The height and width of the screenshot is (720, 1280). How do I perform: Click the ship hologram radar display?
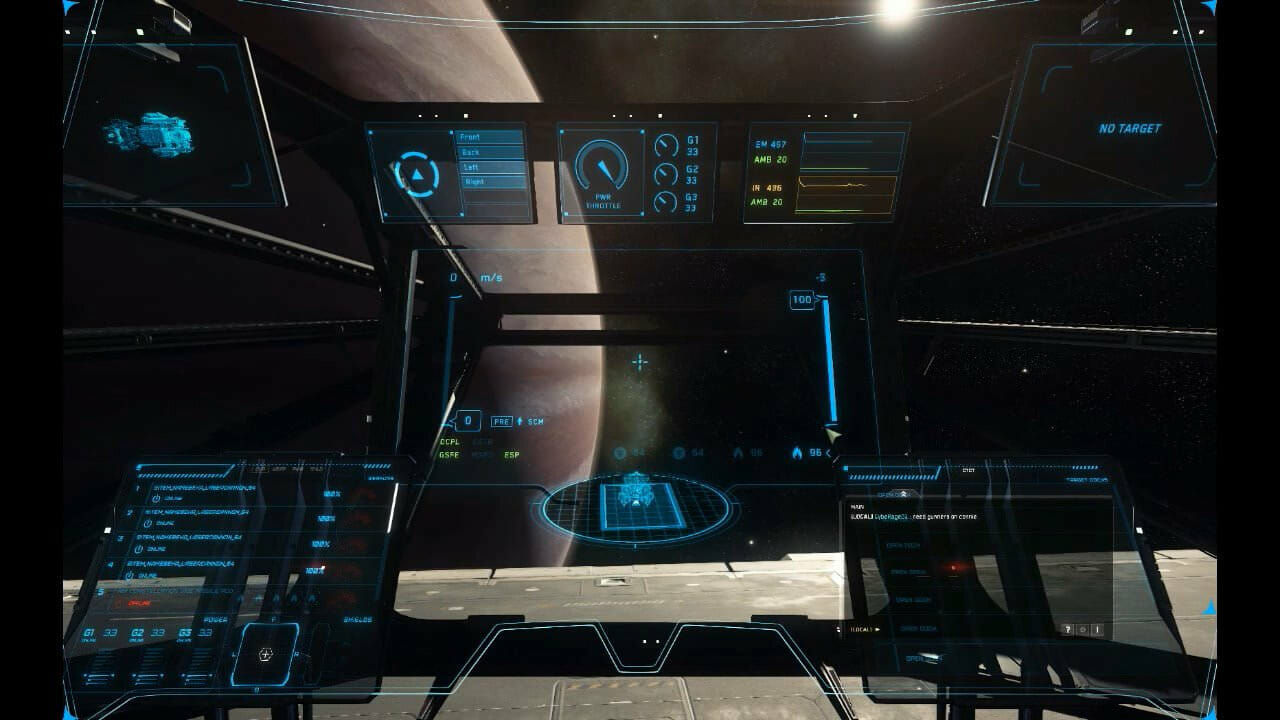pyautogui.click(x=636, y=505)
